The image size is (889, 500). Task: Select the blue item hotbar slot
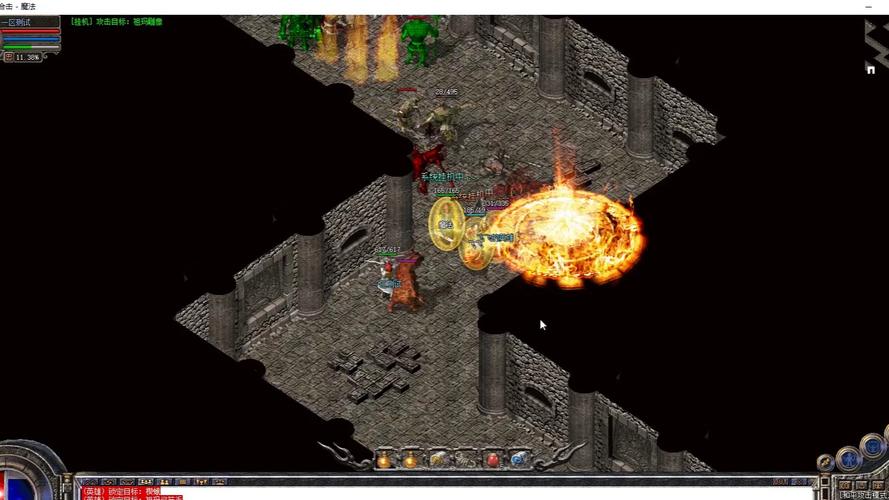pos(519,459)
